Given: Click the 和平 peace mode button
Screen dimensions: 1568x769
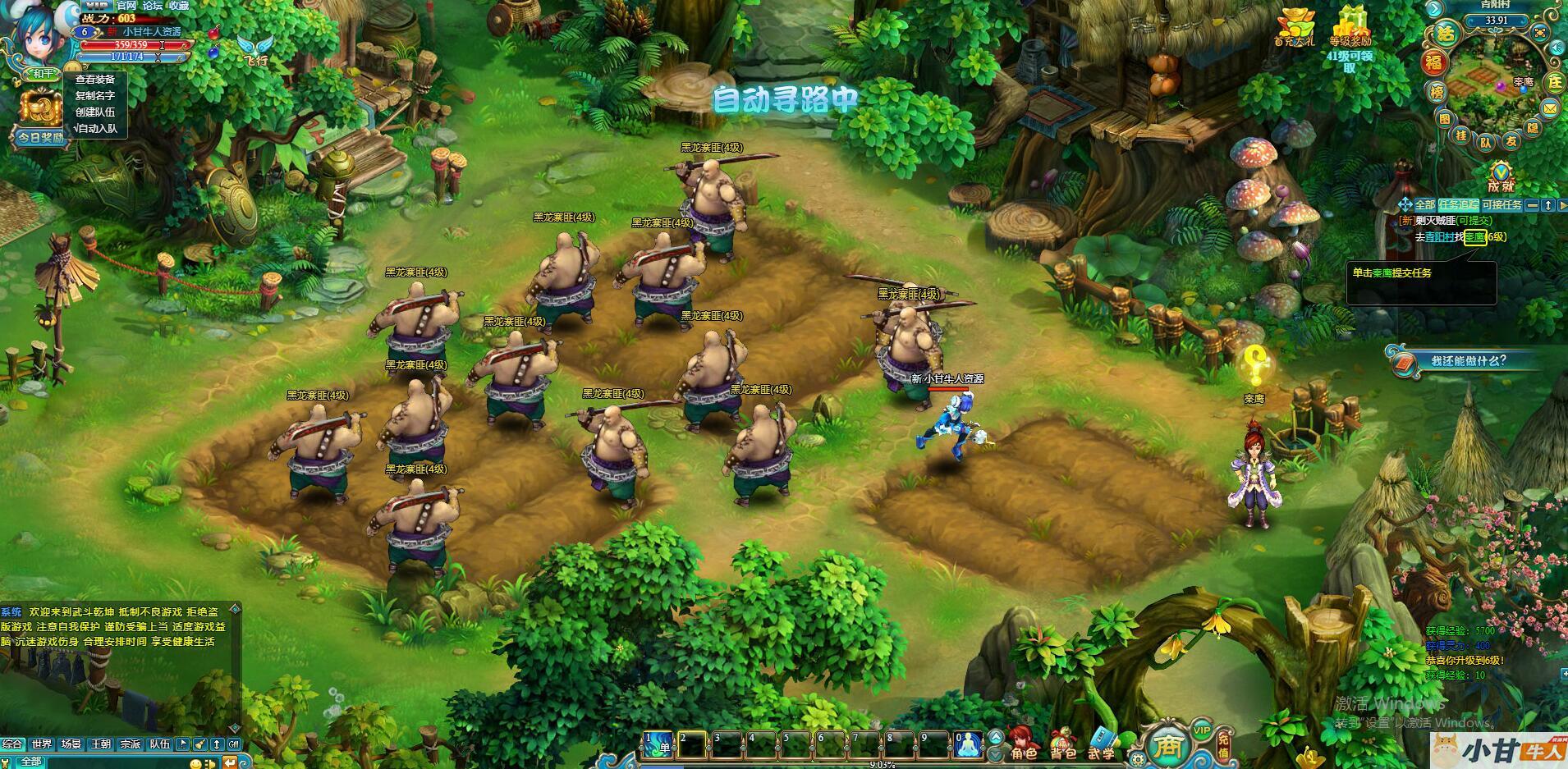Looking at the screenshot, I should [x=42, y=74].
